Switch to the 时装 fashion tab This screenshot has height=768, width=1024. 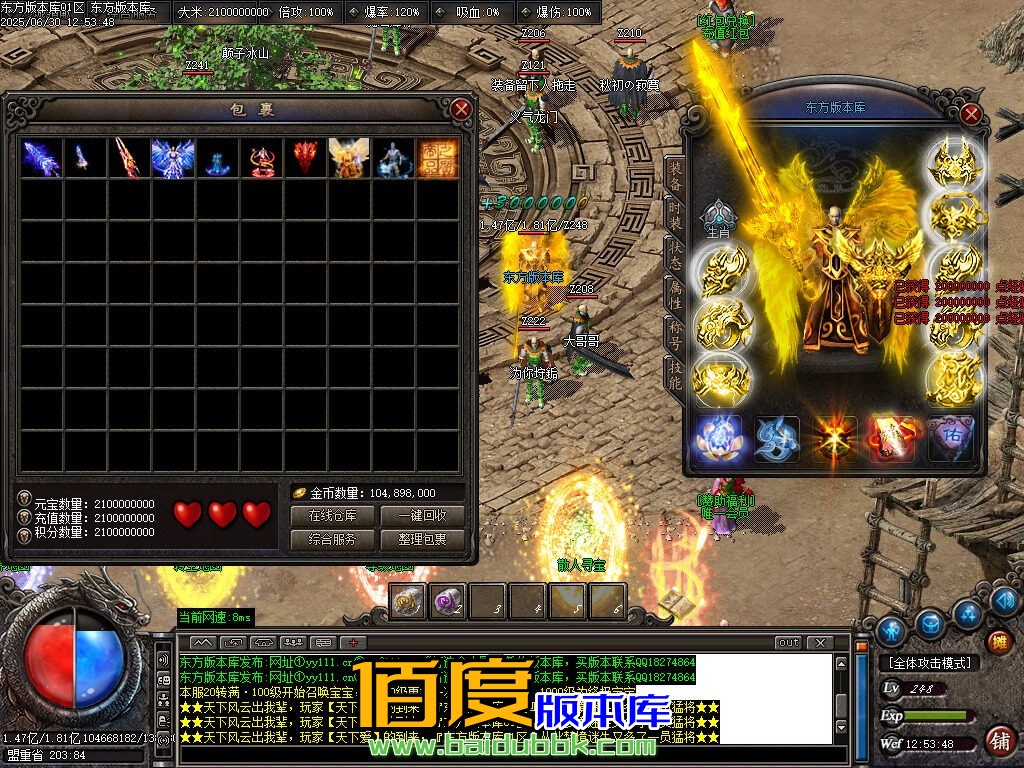point(675,218)
